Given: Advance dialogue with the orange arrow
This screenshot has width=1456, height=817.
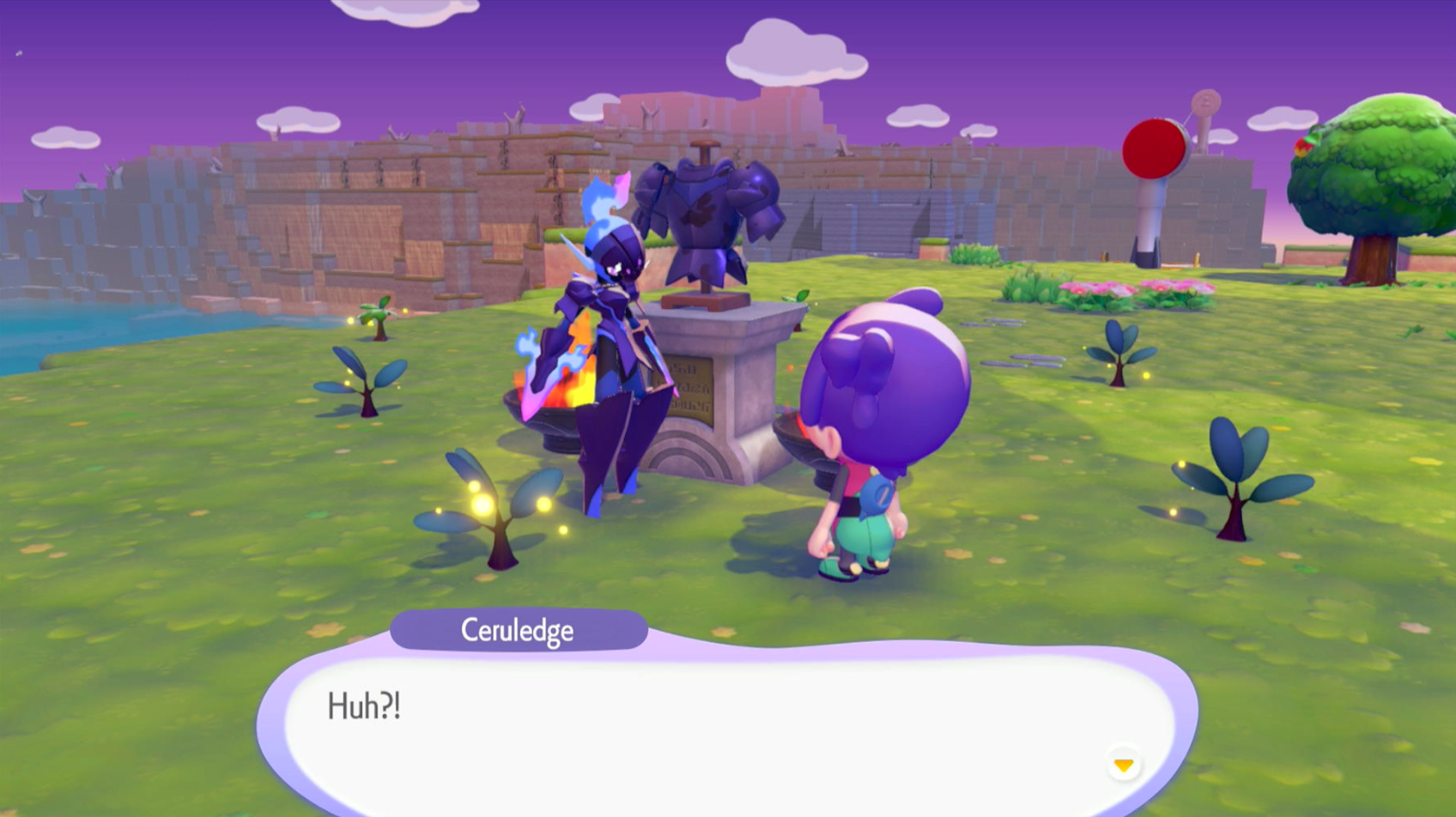Looking at the screenshot, I should [1123, 764].
